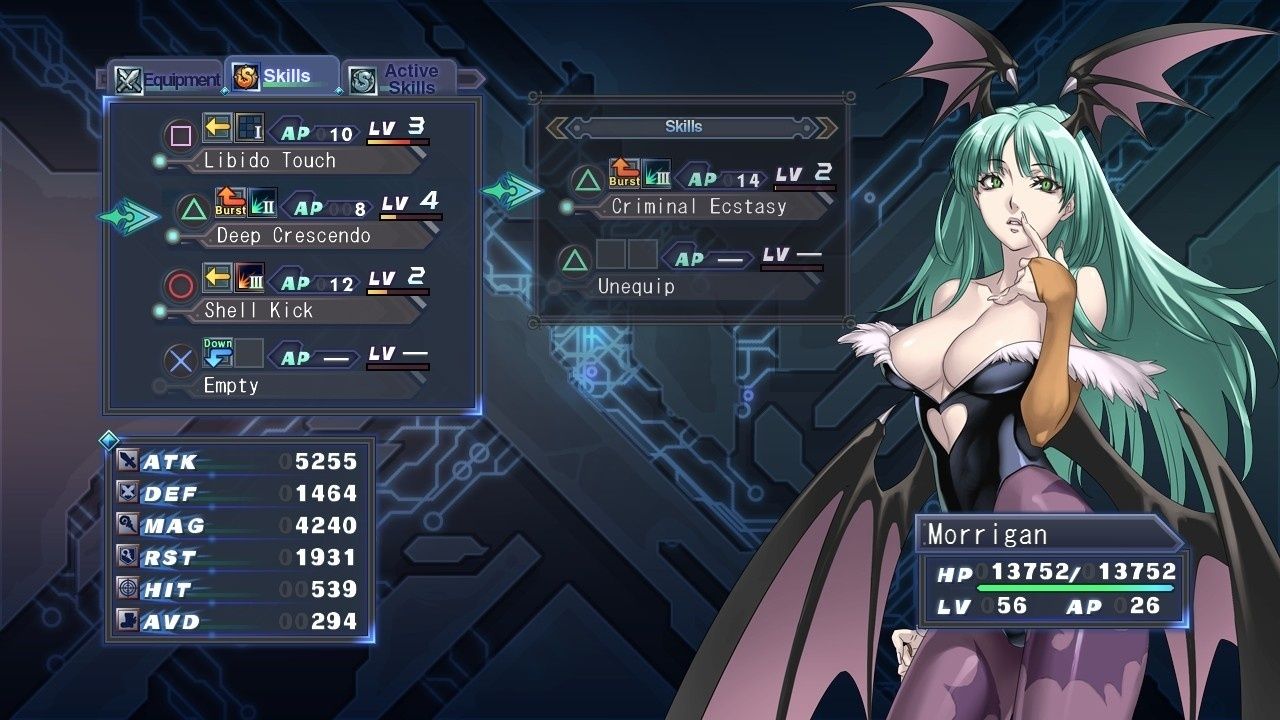
Task: Equip the Criminal Ecstasy skill
Action: (x=697, y=193)
